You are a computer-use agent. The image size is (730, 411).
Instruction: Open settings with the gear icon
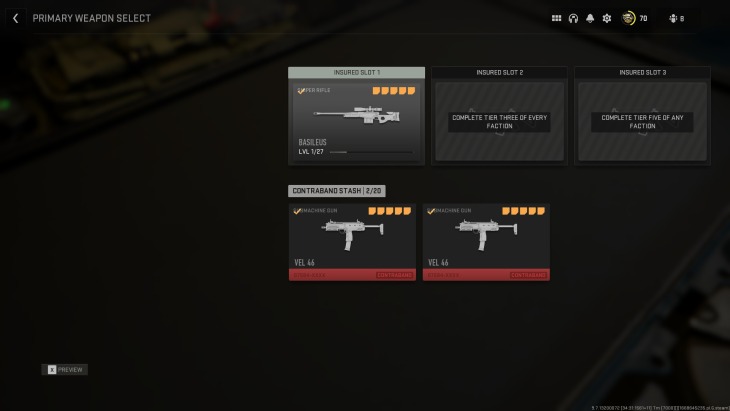tap(606, 18)
